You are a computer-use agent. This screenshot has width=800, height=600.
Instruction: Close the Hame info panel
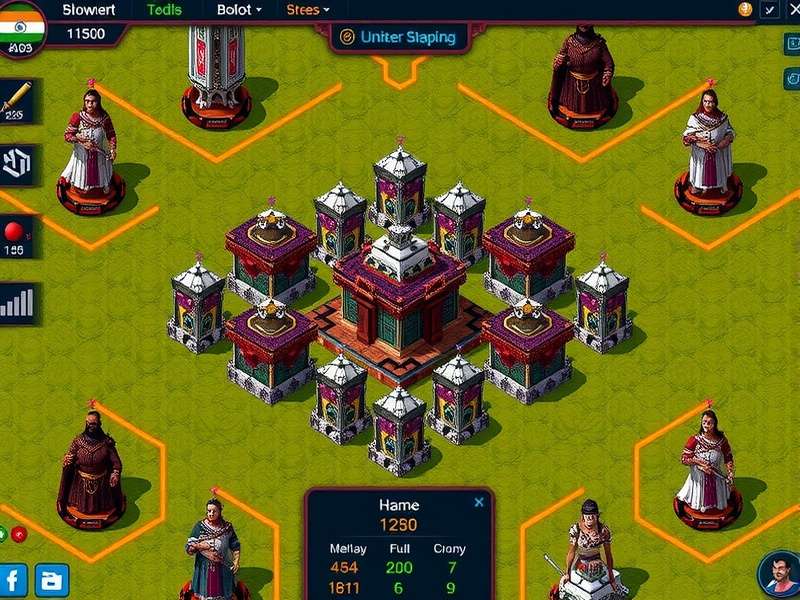coord(479,502)
